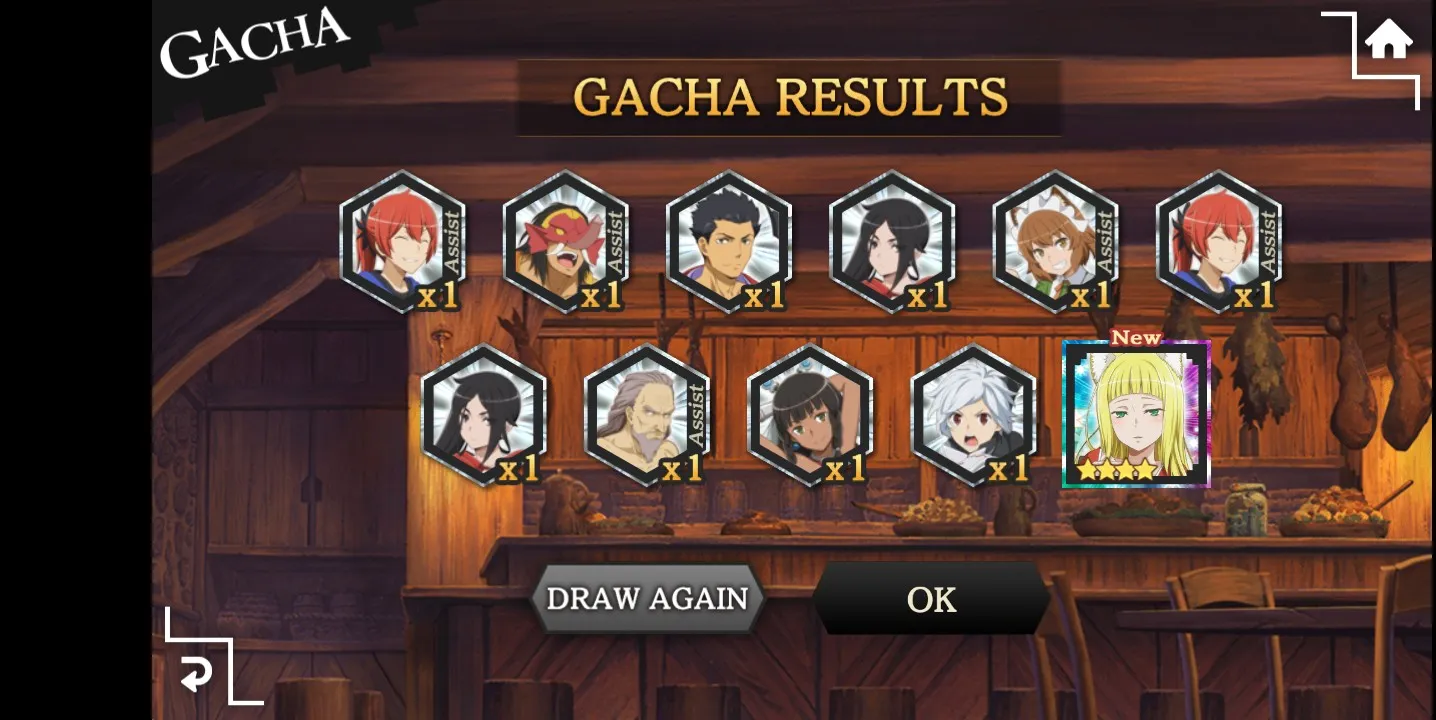Confirm results with the OK button
This screenshot has height=720, width=1436.
pyautogui.click(x=931, y=599)
